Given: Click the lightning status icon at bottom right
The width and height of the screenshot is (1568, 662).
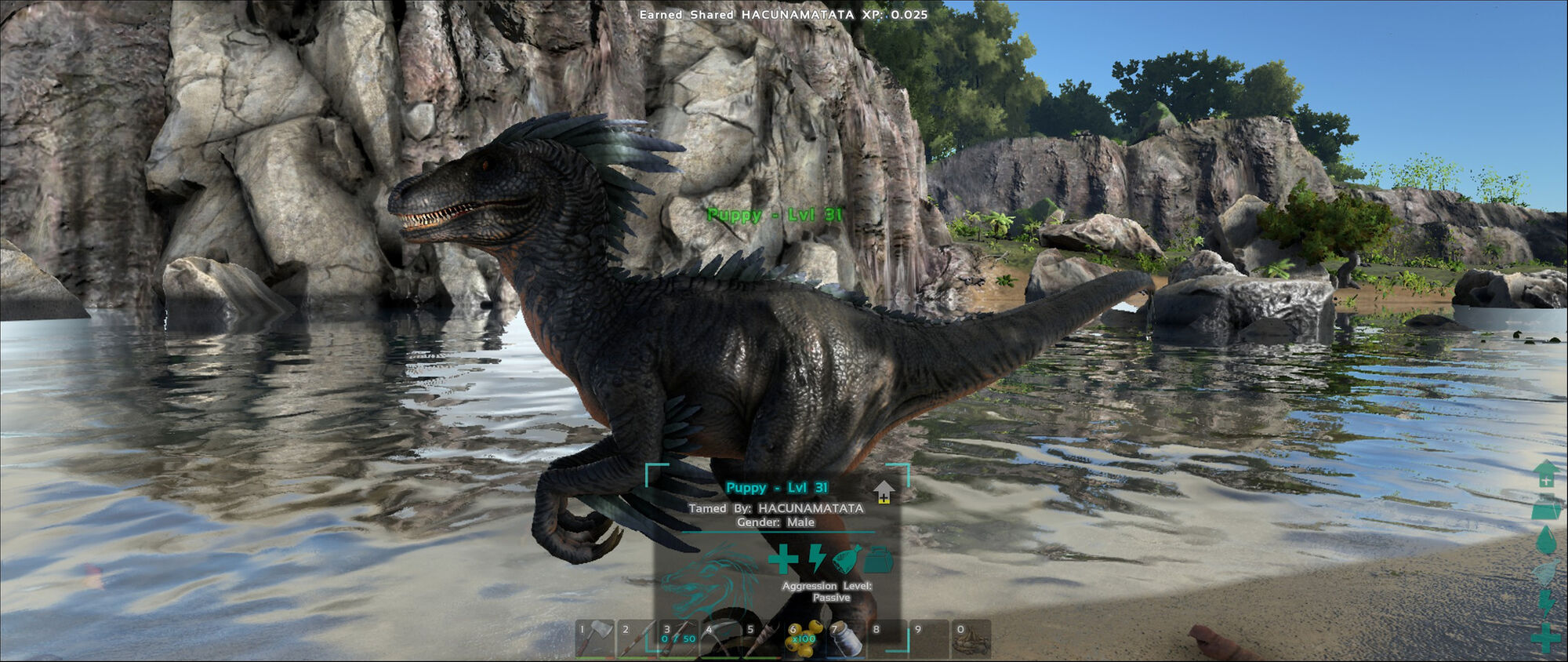Looking at the screenshot, I should pyautogui.click(x=1548, y=602).
